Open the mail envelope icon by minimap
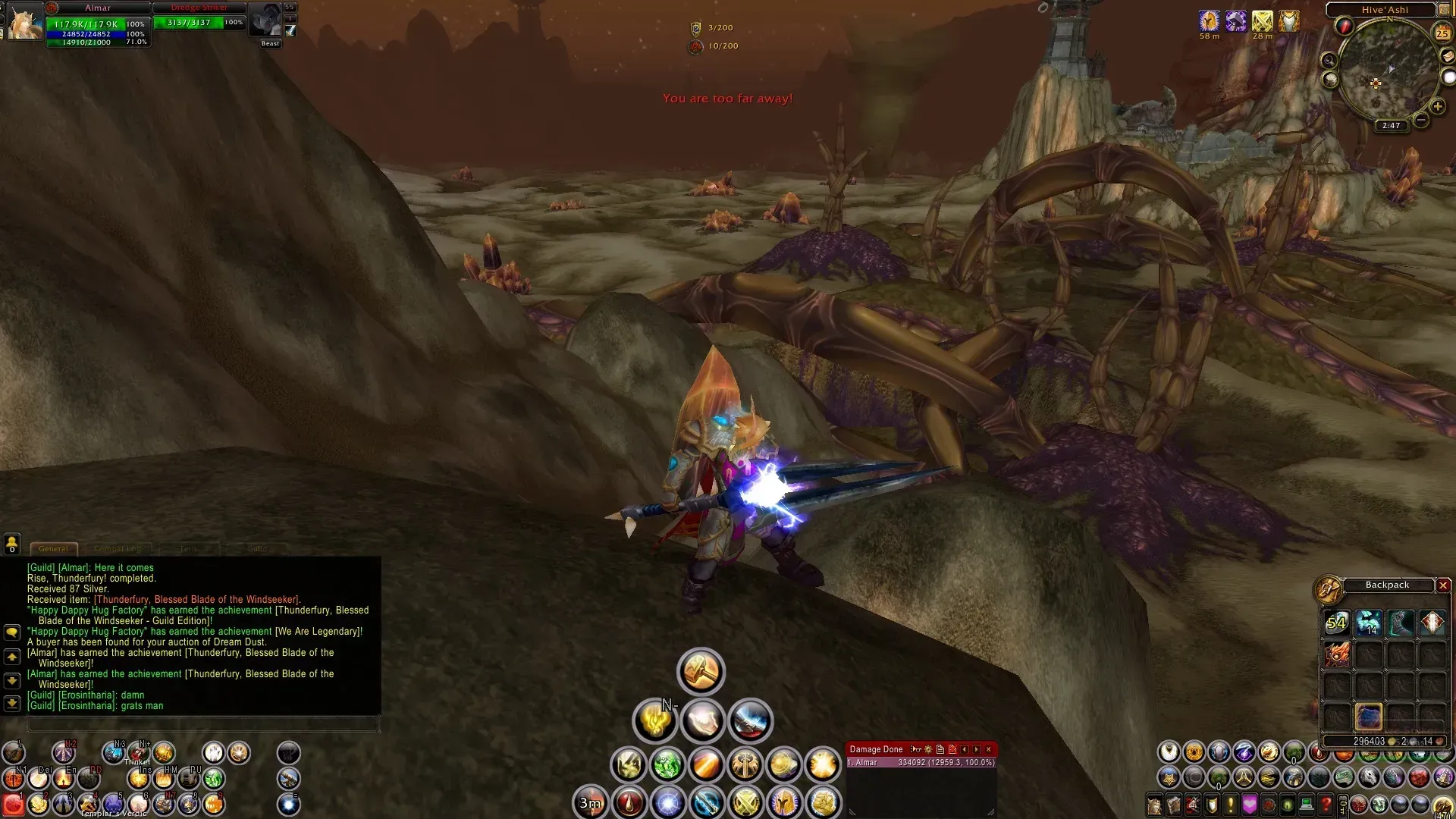 (1447, 57)
